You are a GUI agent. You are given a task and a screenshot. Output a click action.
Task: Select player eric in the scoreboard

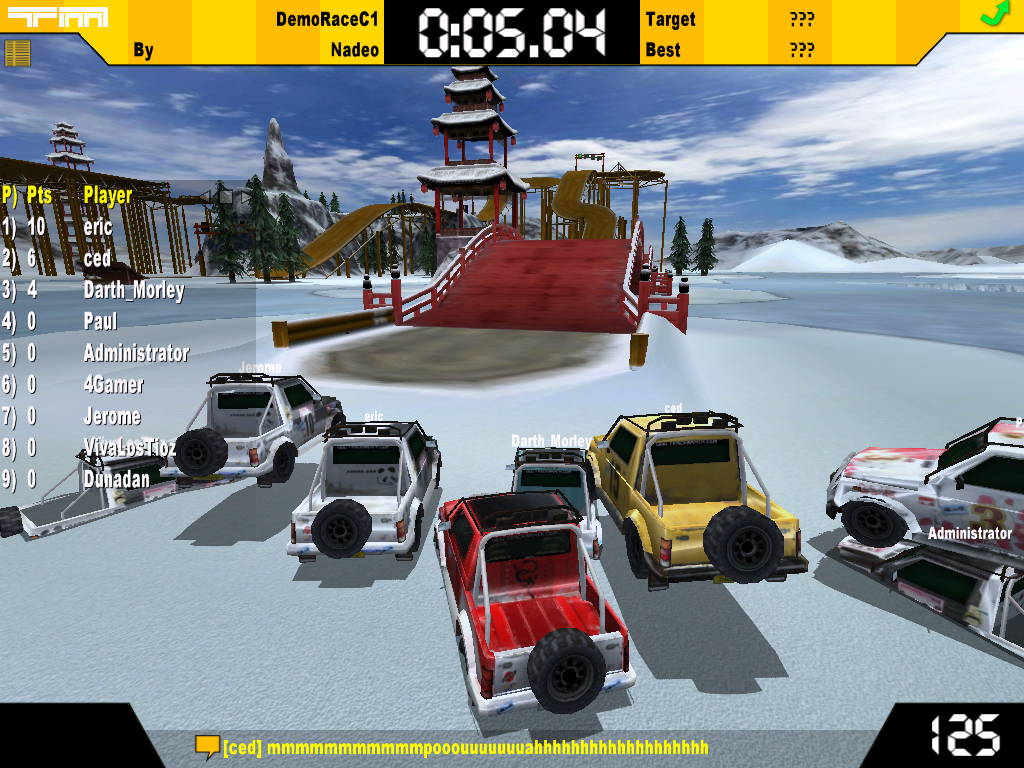click(x=98, y=227)
